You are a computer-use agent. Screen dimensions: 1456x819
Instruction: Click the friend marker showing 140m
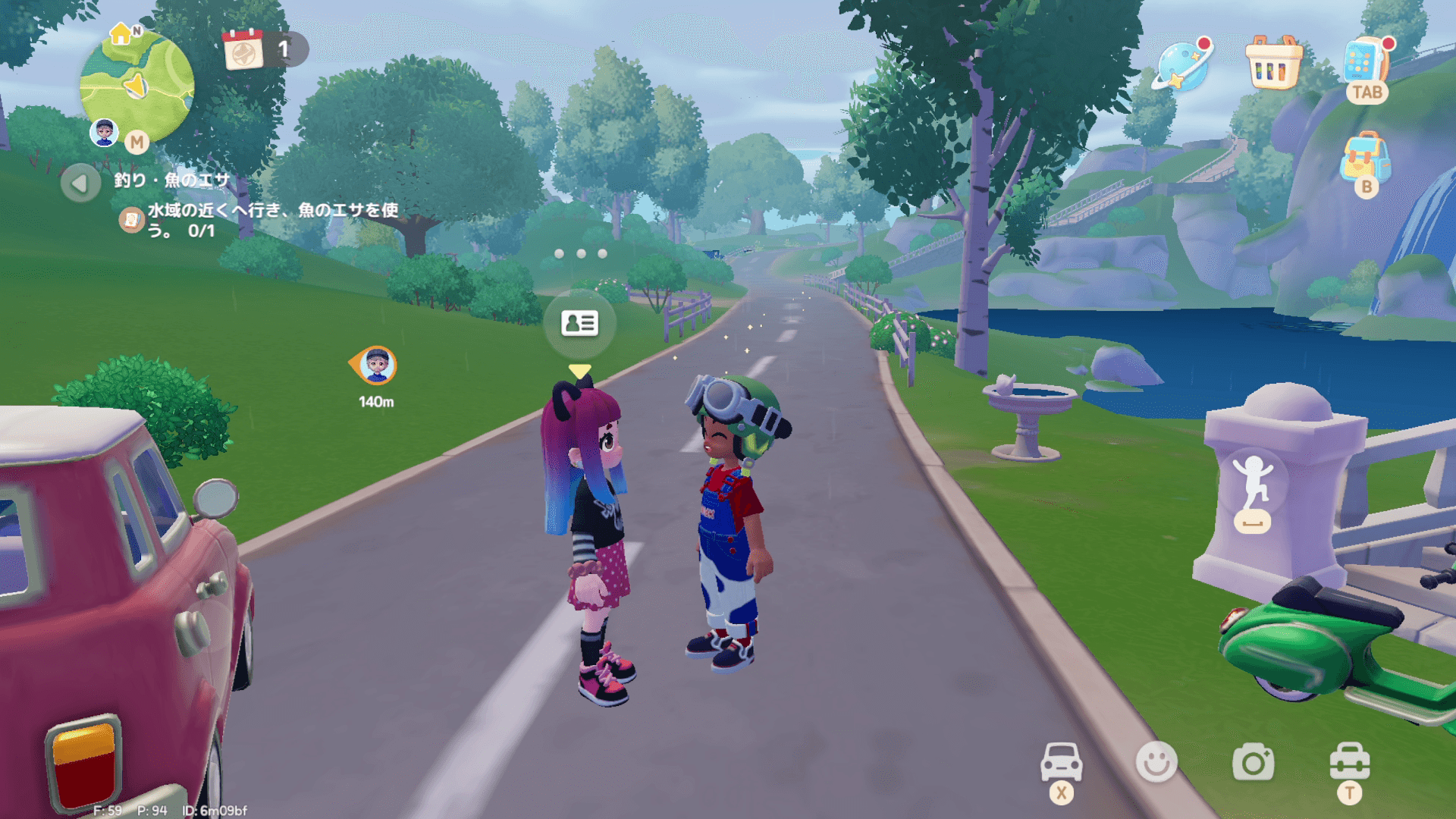(x=376, y=366)
